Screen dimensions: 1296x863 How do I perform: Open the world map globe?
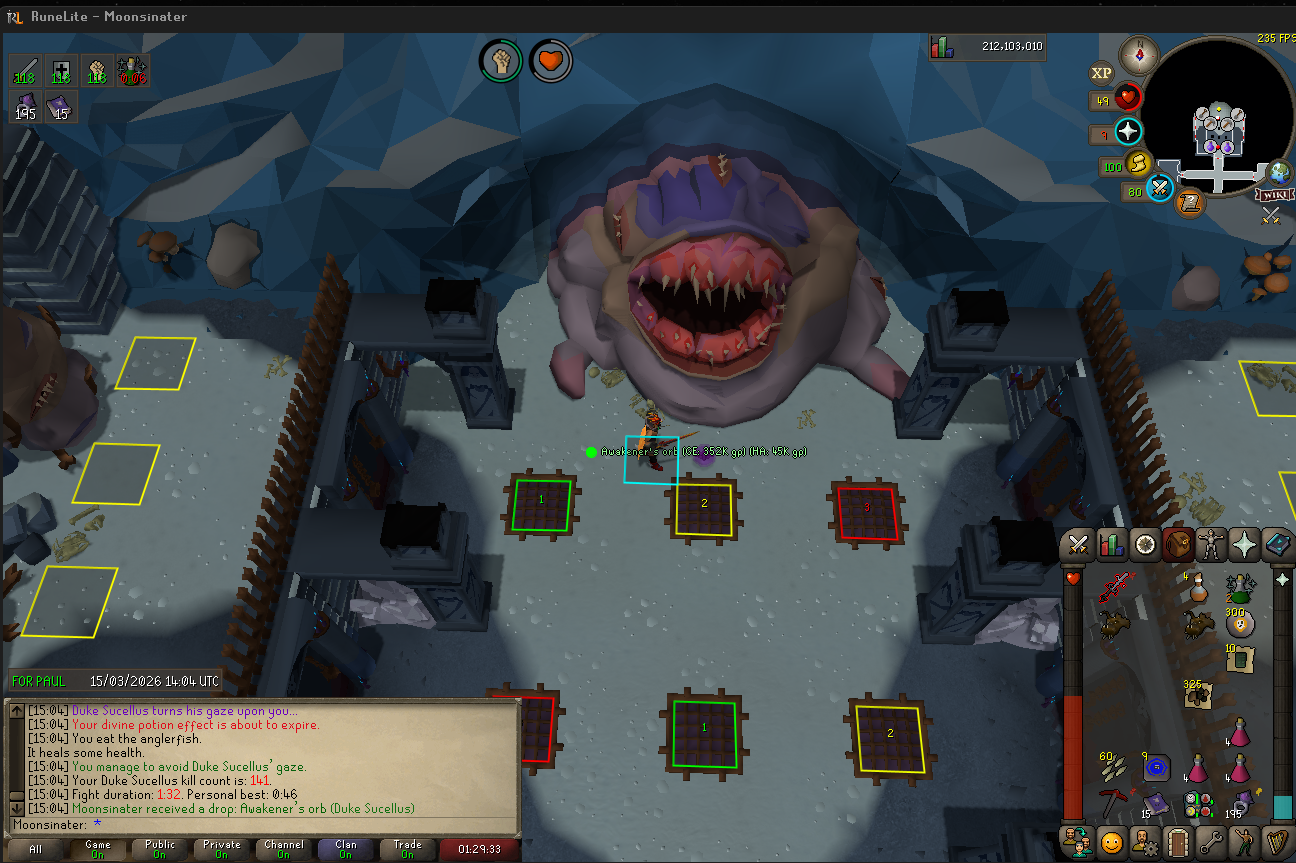coord(1278,173)
